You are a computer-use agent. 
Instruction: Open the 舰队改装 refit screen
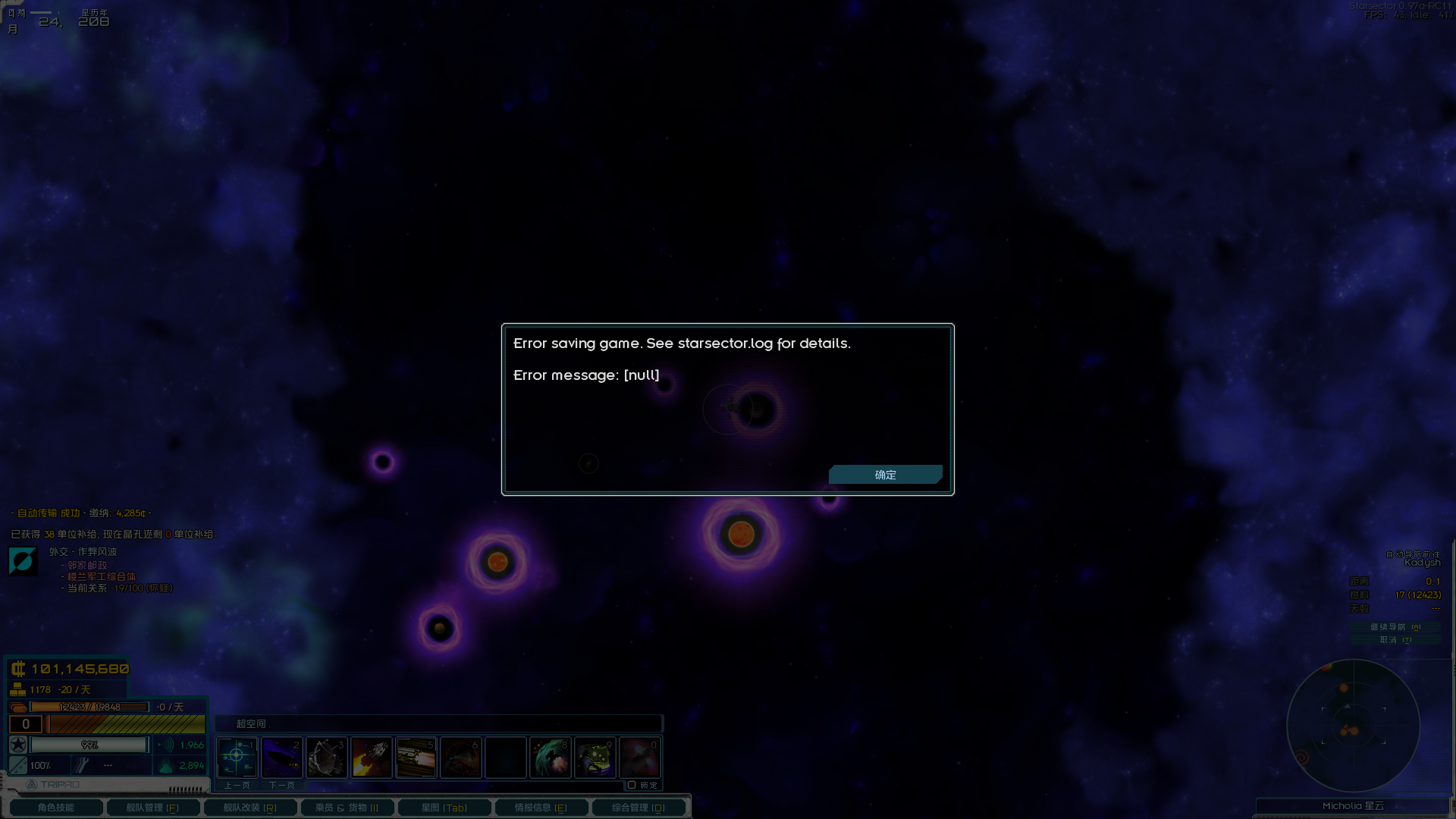click(x=250, y=808)
